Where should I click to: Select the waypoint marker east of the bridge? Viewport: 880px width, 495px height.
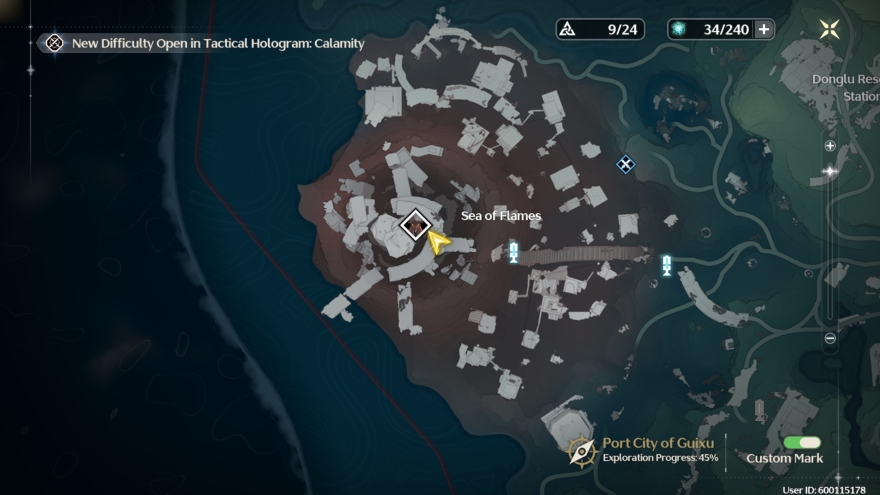666,265
